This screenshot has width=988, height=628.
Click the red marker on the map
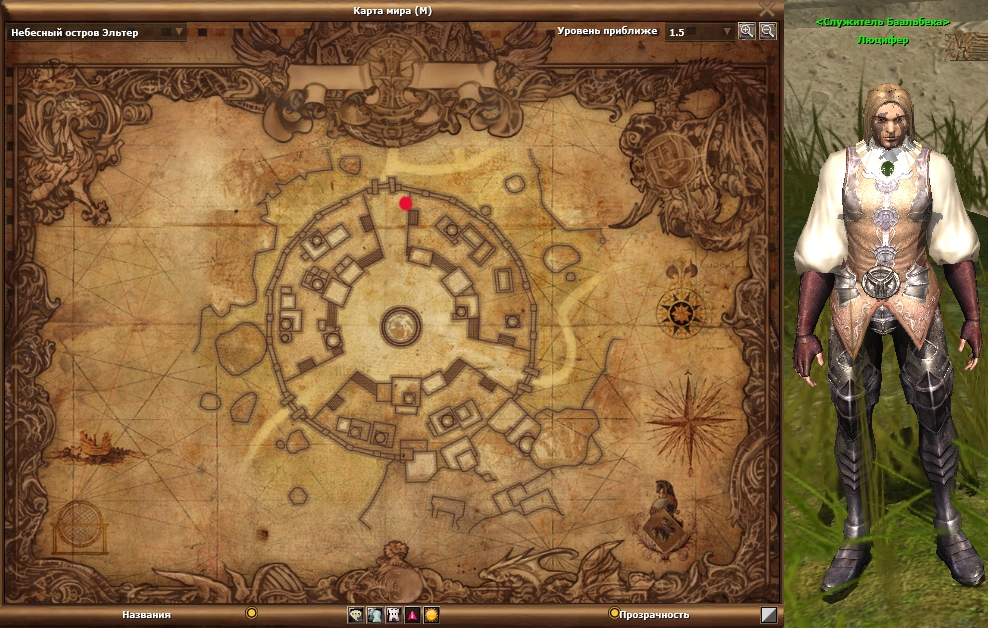tap(405, 203)
